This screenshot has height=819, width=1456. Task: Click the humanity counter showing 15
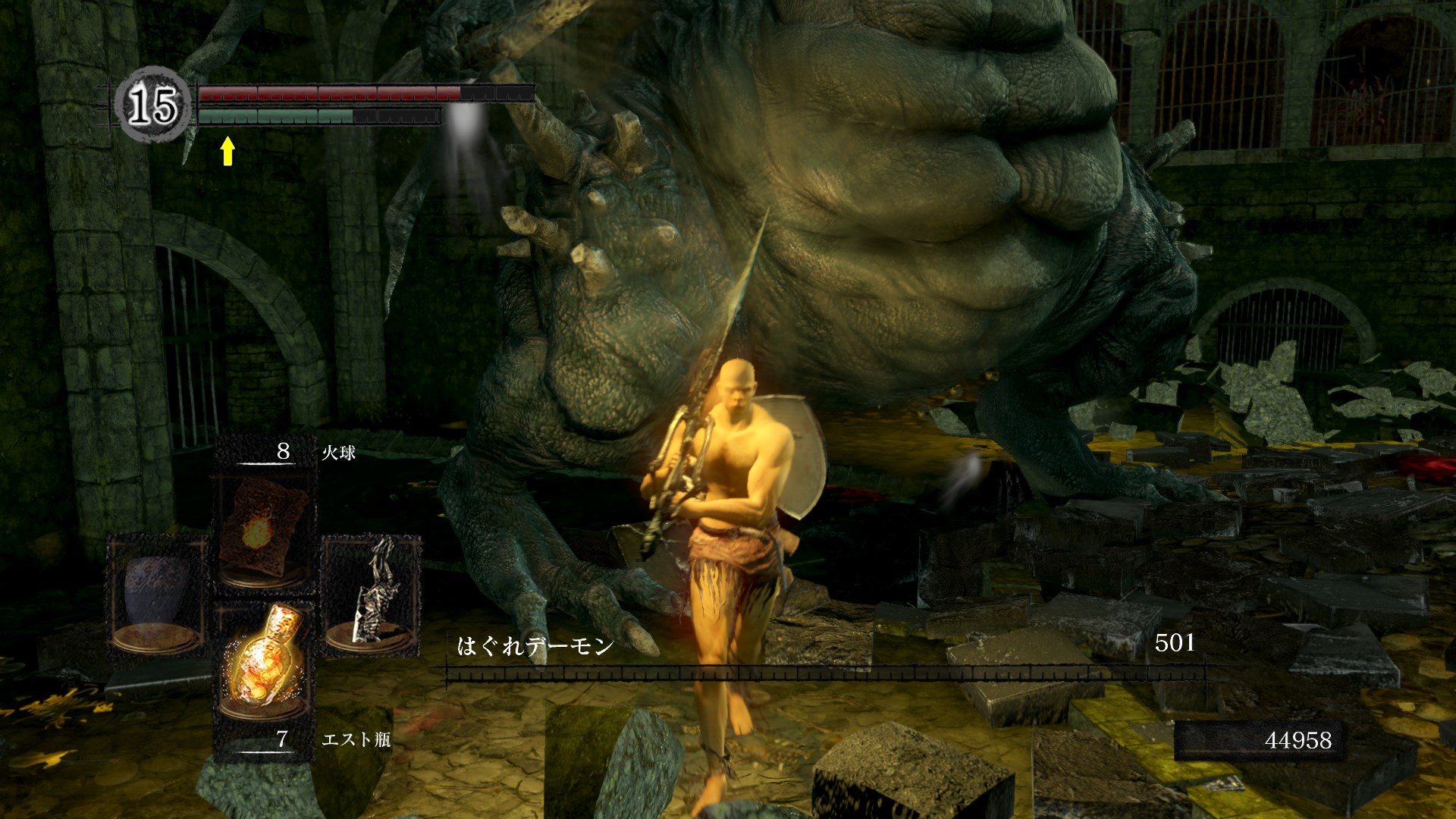point(152,105)
